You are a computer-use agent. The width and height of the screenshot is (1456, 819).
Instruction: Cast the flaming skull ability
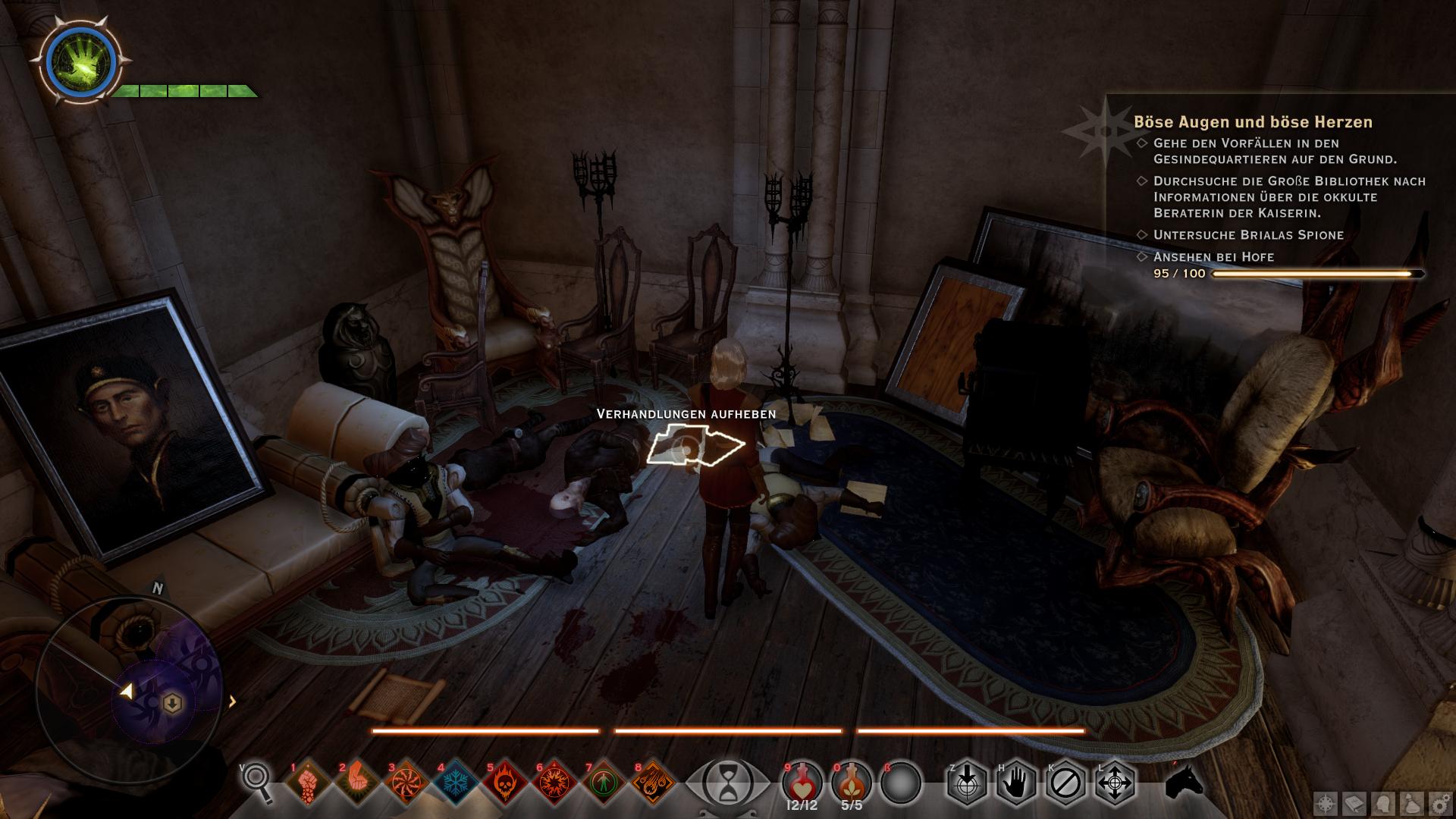coord(505,783)
